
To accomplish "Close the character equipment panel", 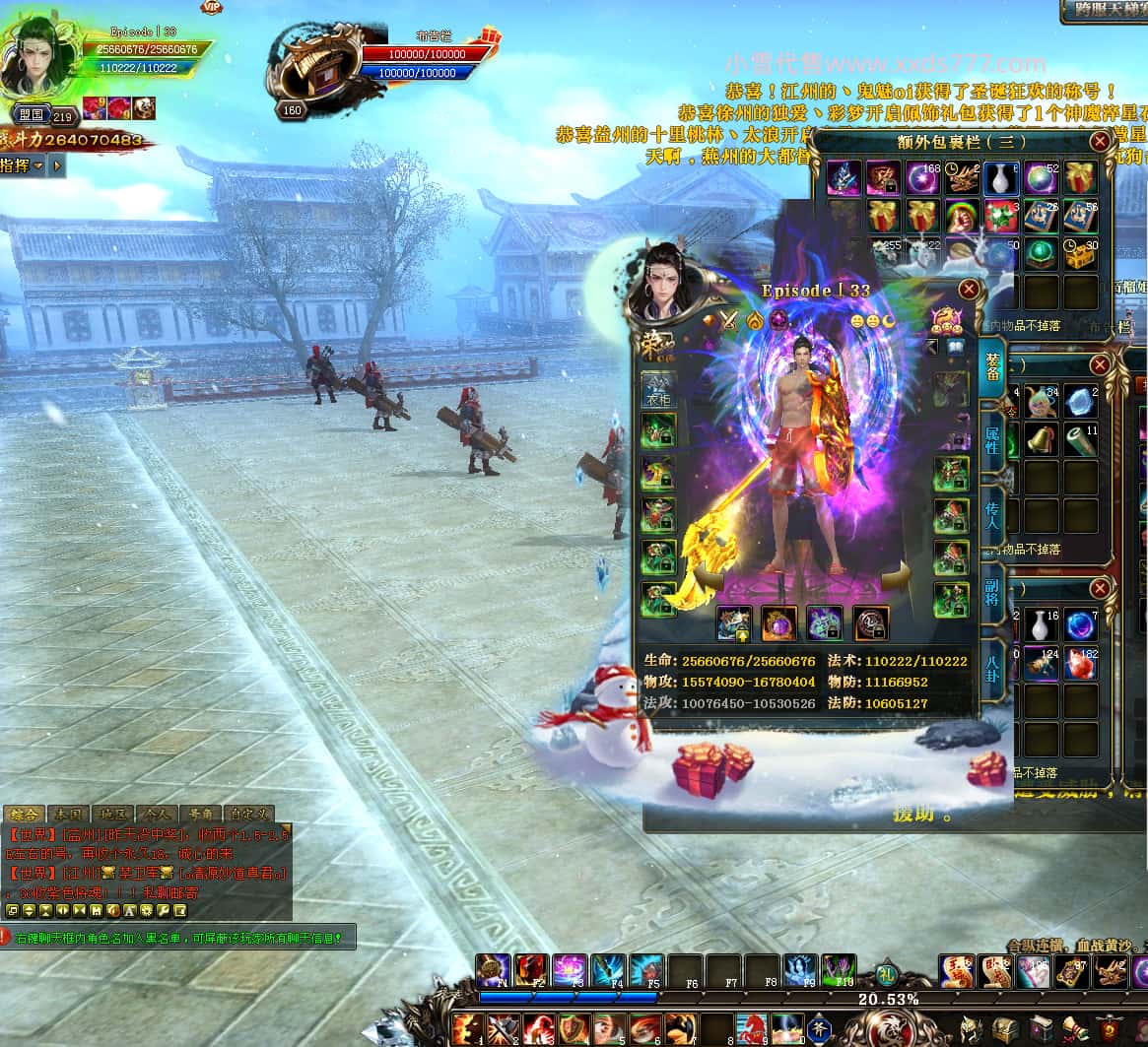I will click(970, 289).
